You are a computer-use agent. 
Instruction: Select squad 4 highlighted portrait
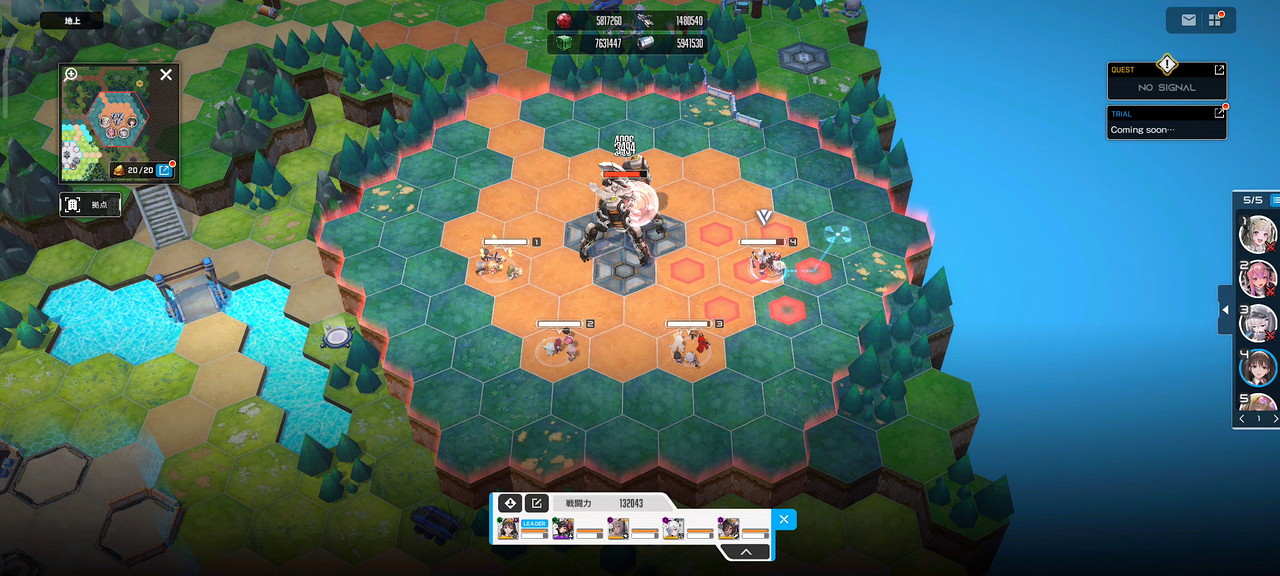pyautogui.click(x=1257, y=367)
